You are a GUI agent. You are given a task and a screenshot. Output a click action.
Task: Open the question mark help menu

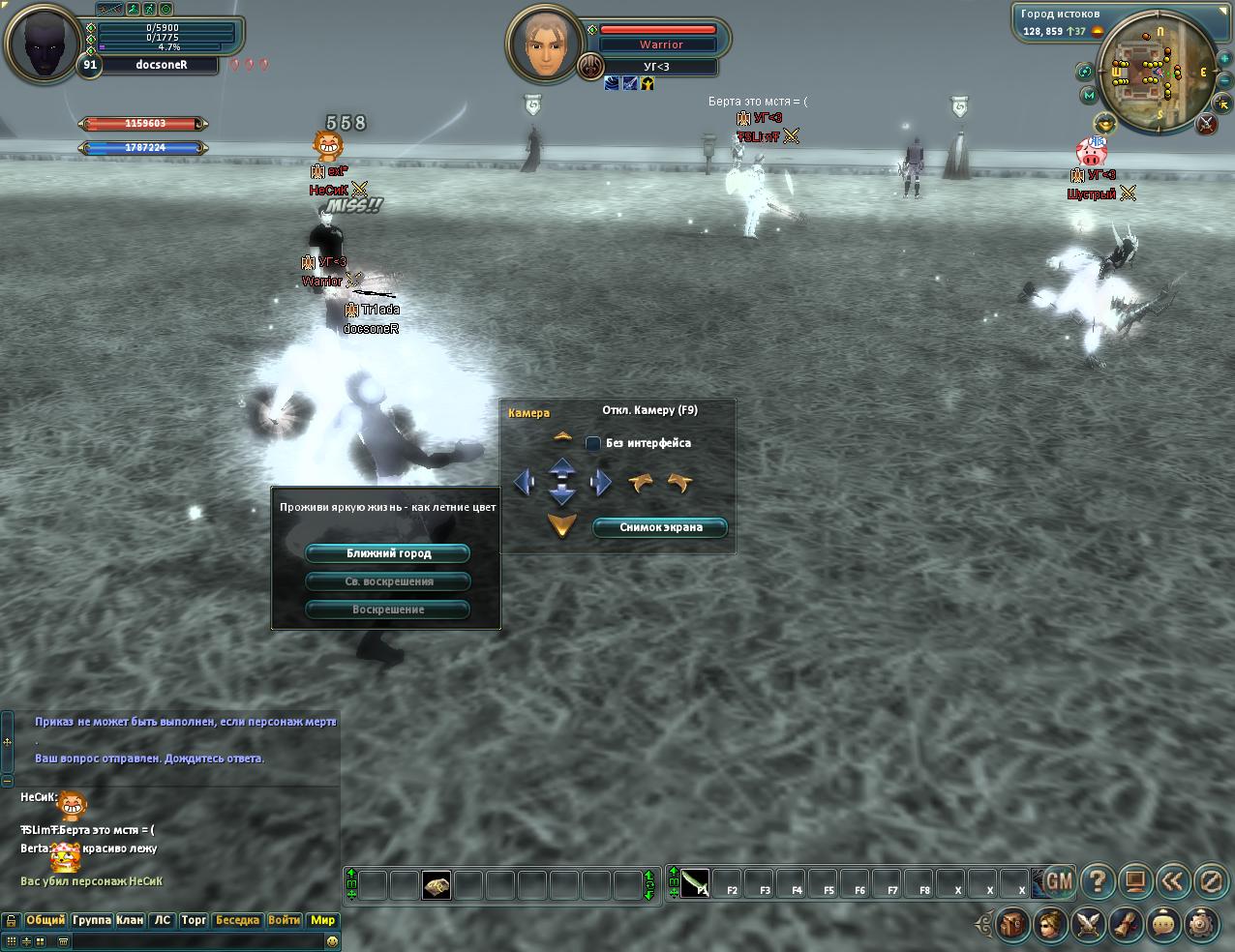[1098, 881]
